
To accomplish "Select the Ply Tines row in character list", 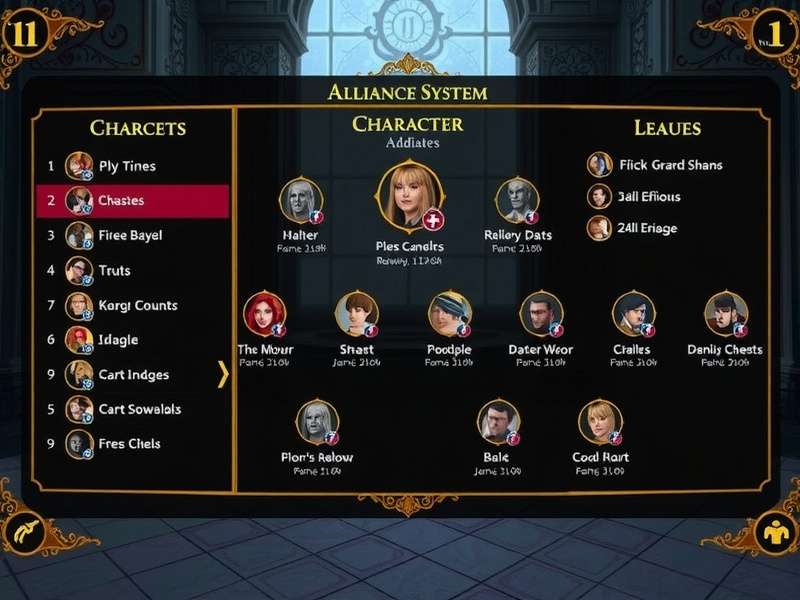I will [127, 166].
